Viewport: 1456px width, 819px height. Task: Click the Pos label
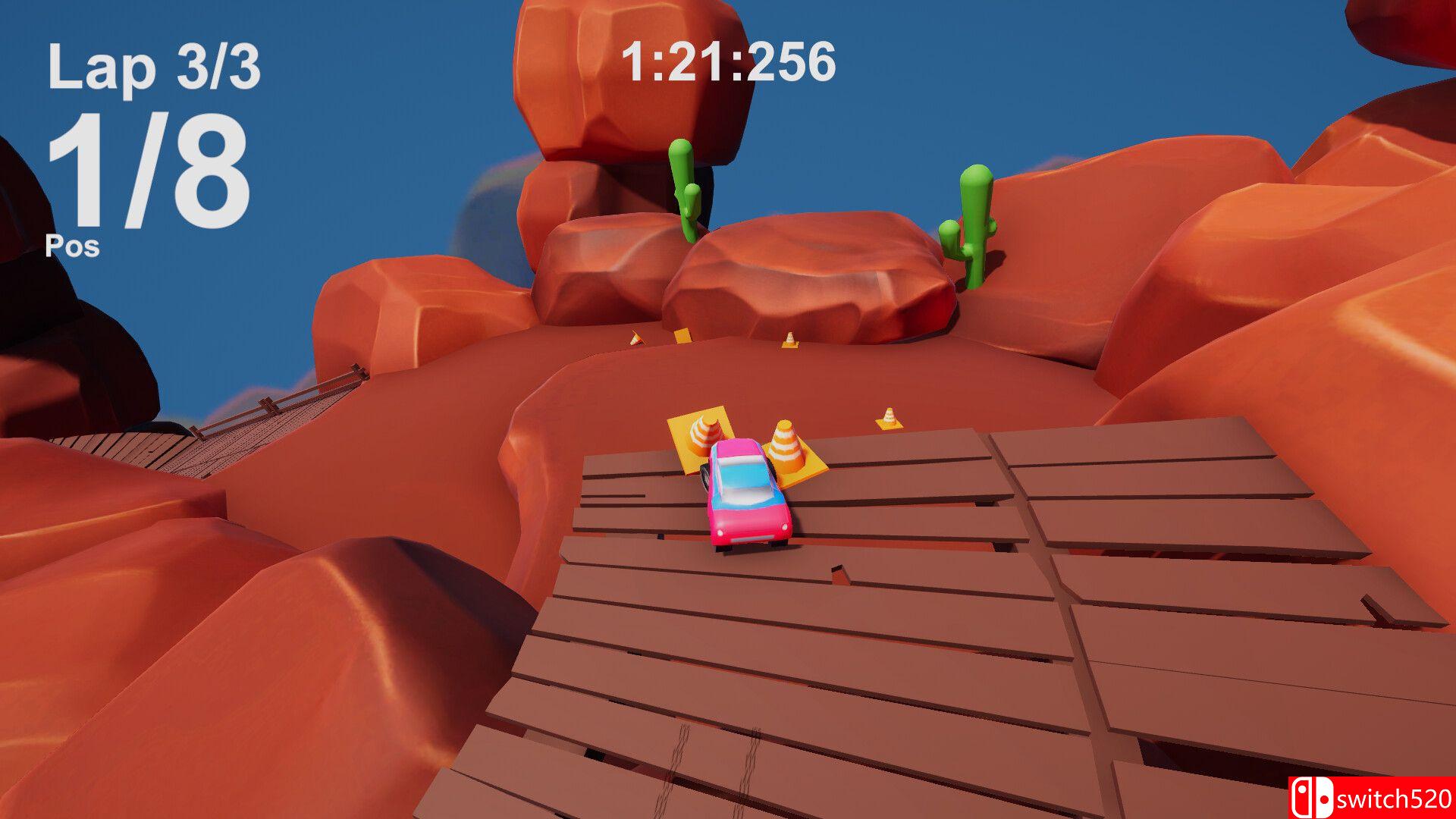tap(72, 246)
